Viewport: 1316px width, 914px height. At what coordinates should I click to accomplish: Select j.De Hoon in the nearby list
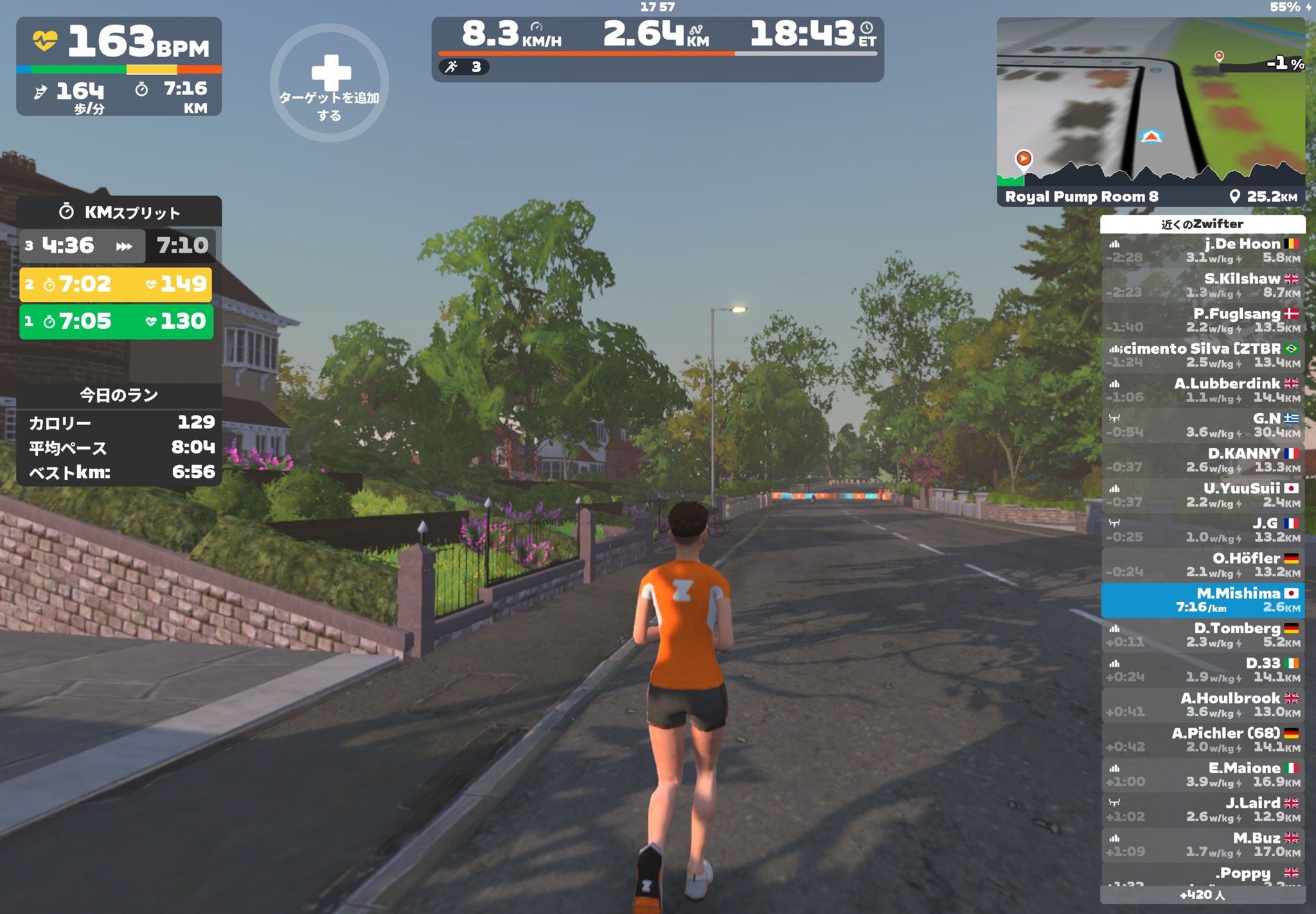click(1202, 250)
